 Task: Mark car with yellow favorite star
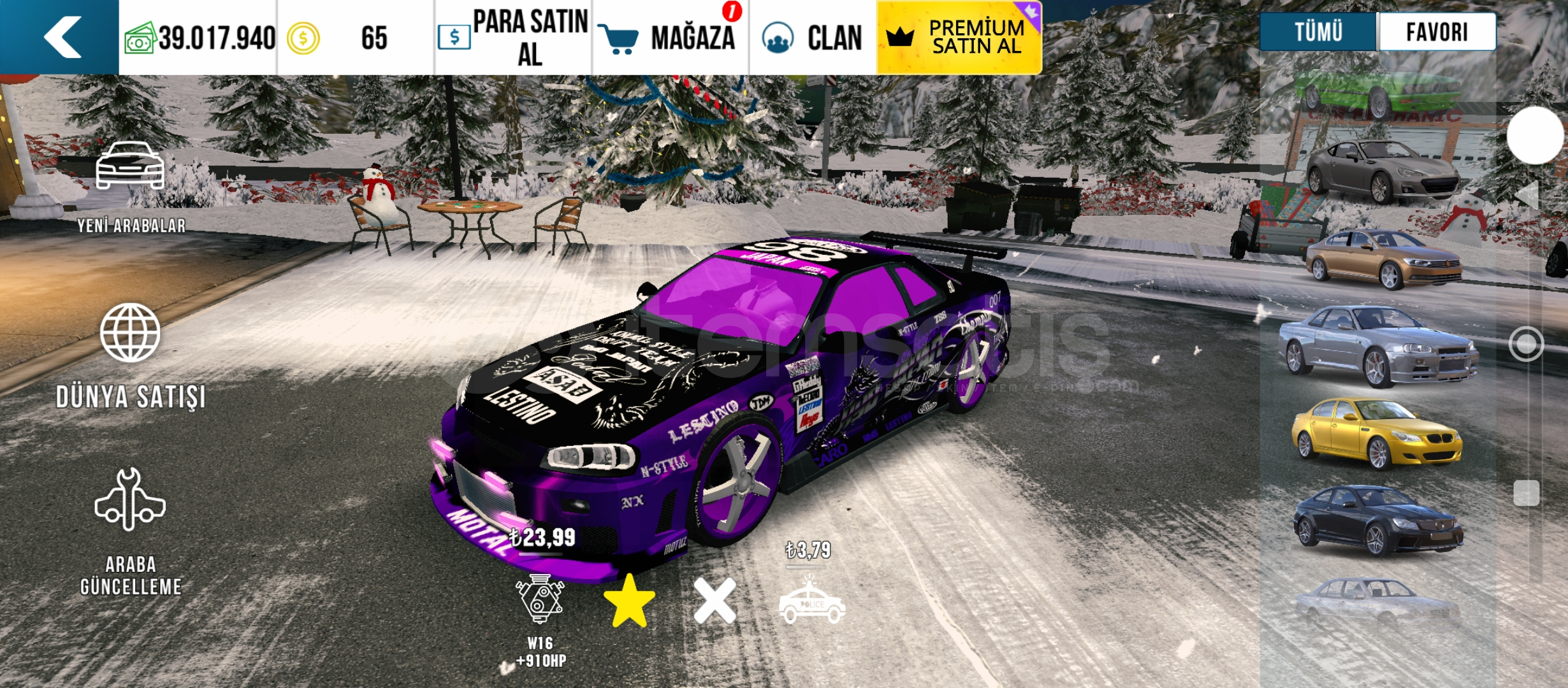[x=629, y=602]
